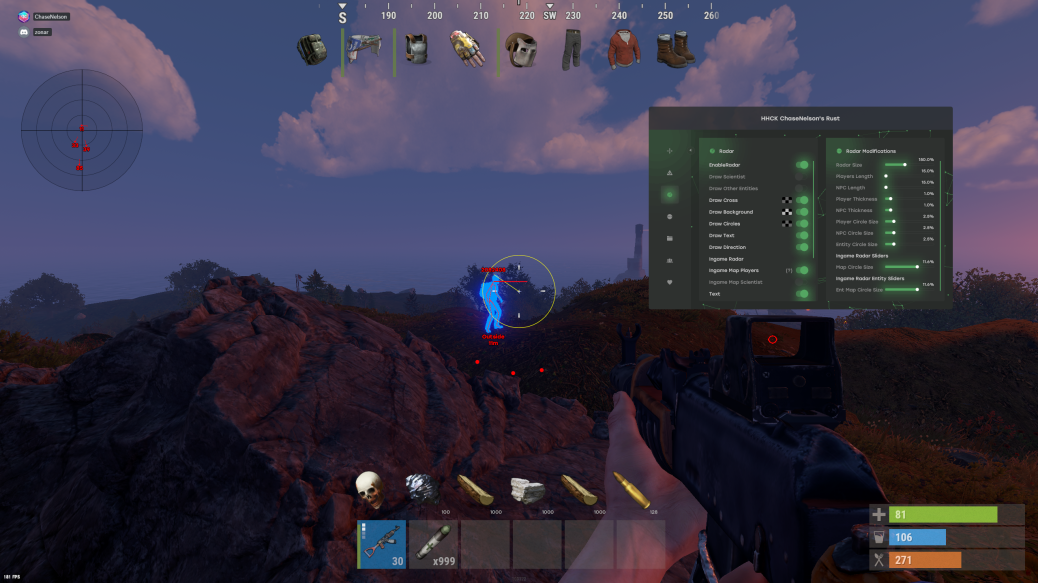Viewport: 1038px width, 583px height.
Task: Toggle Draw Cross option
Action: (x=802, y=200)
